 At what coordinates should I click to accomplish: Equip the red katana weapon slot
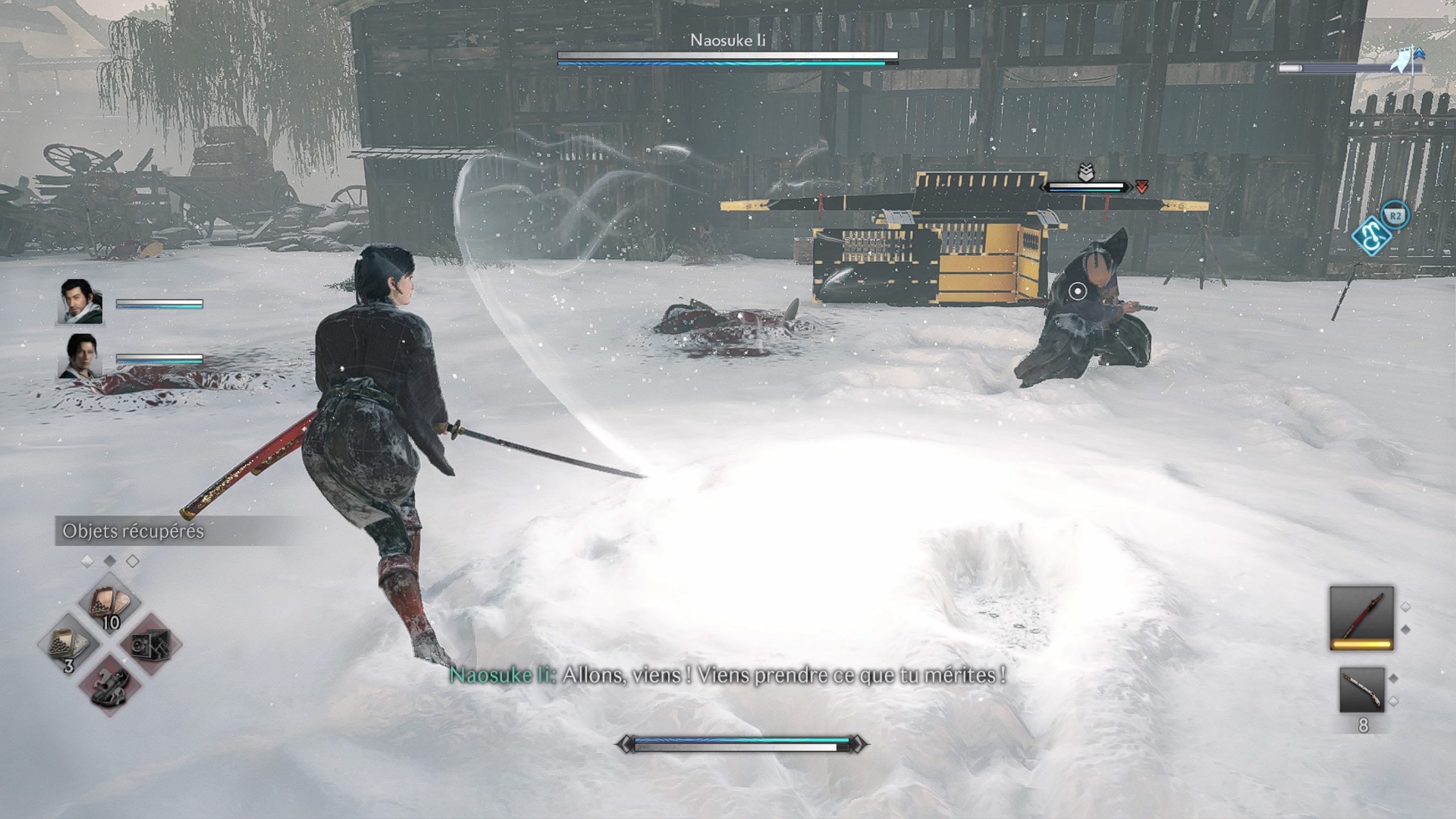tap(1362, 618)
